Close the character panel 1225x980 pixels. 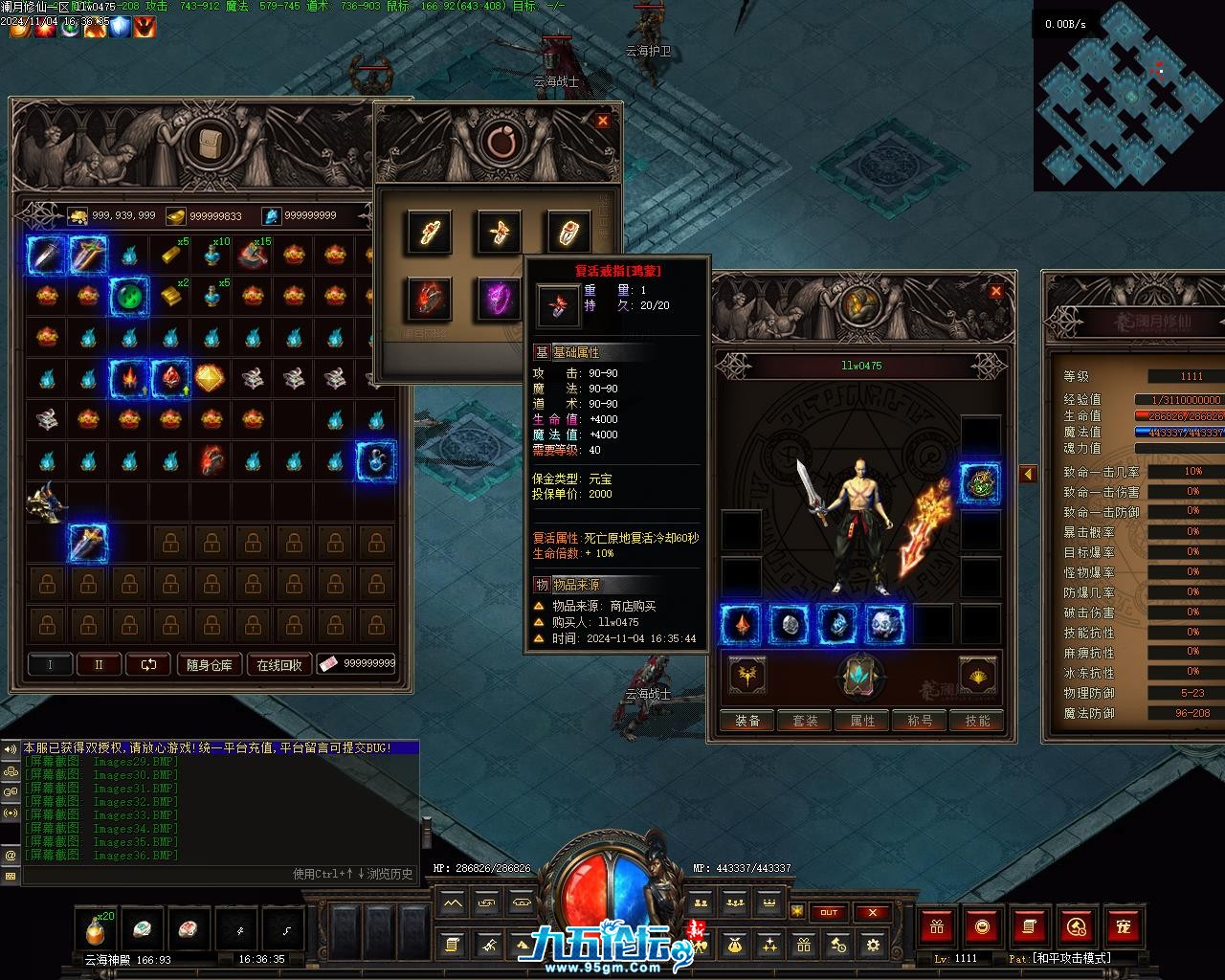tap(995, 291)
